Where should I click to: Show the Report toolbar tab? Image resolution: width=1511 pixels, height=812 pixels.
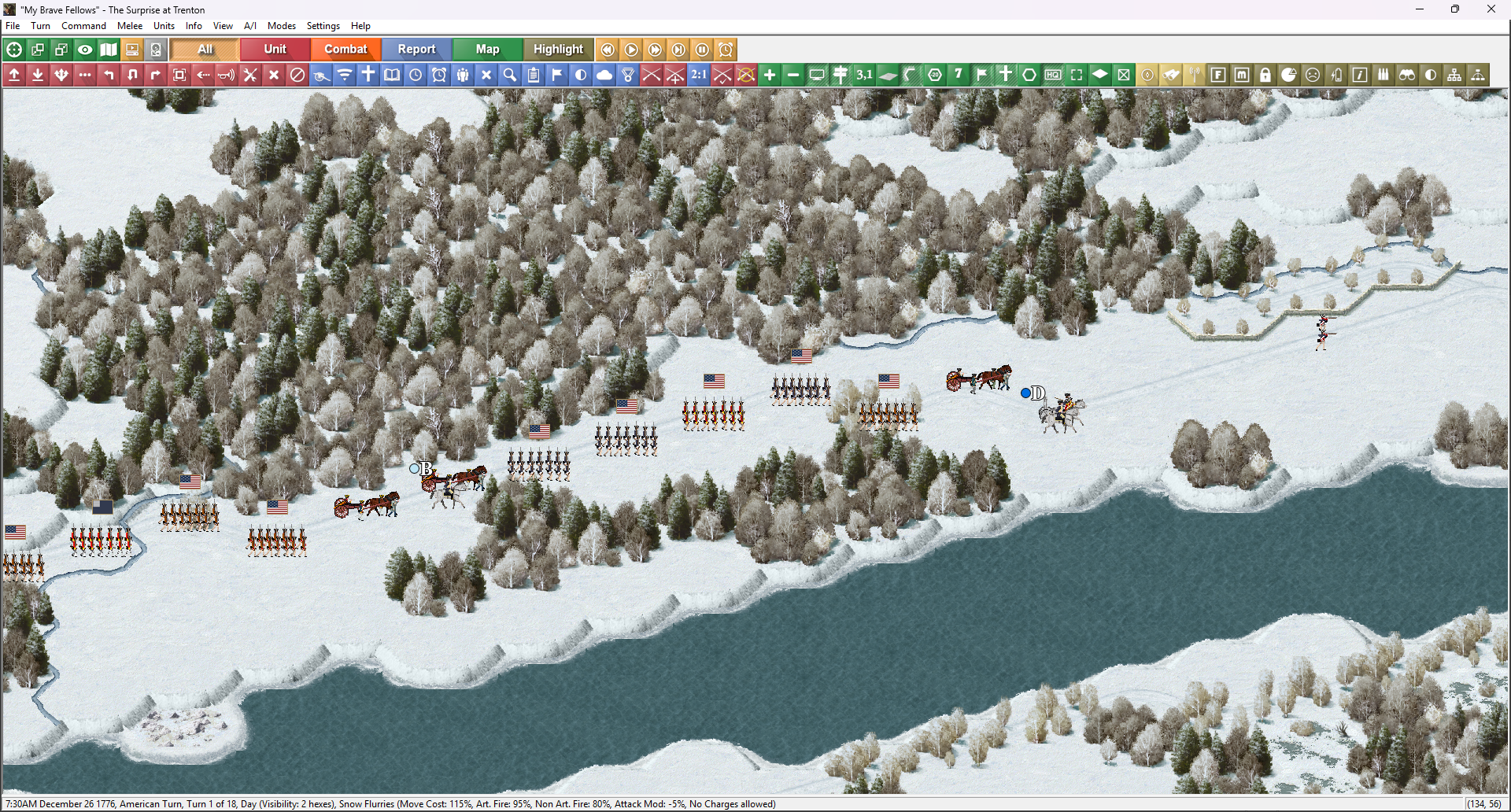click(x=416, y=49)
